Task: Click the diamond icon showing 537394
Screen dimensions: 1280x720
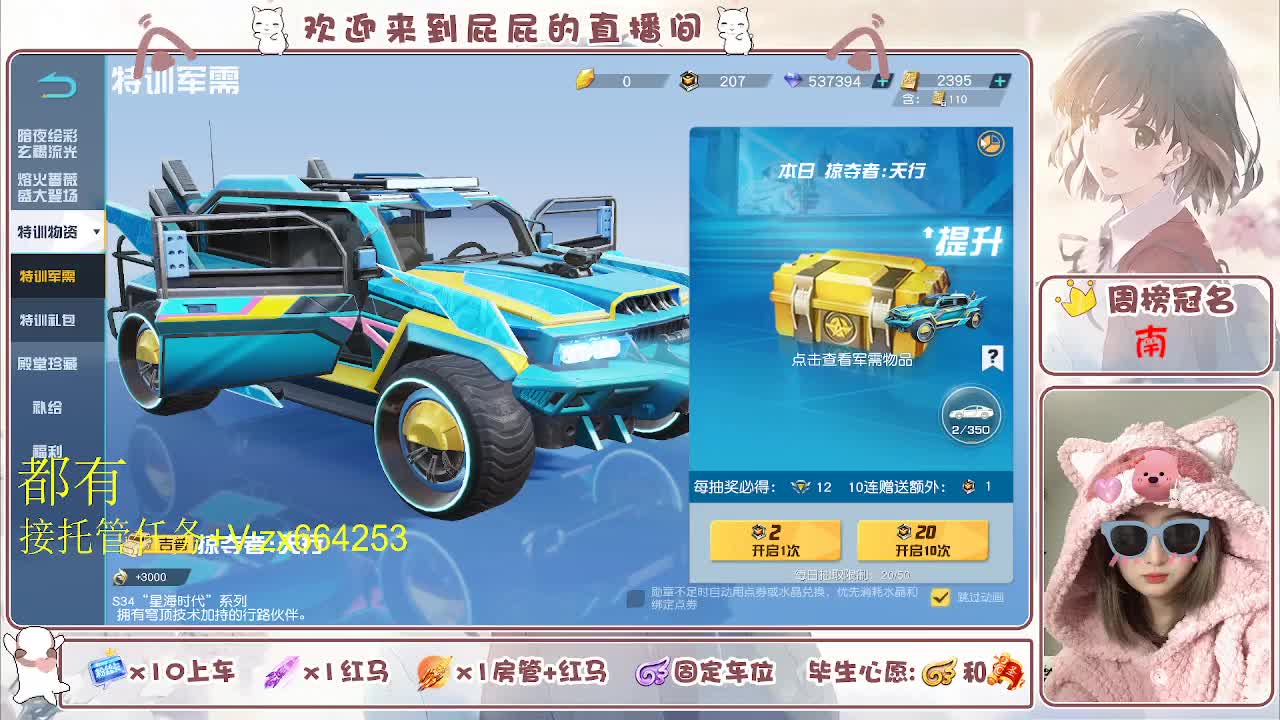Action: pos(793,81)
